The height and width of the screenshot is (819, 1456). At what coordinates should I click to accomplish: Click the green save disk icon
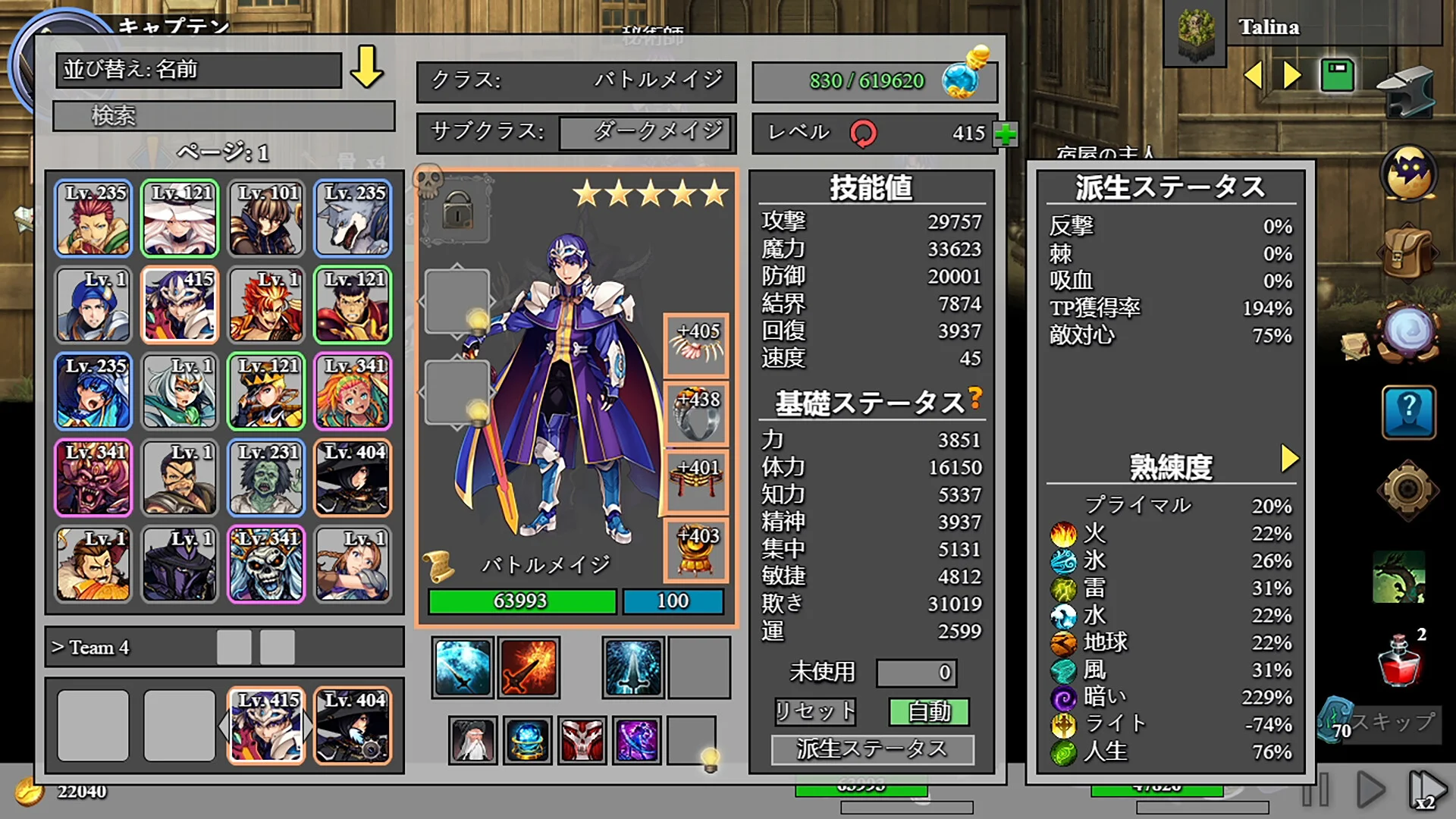pos(1337,75)
